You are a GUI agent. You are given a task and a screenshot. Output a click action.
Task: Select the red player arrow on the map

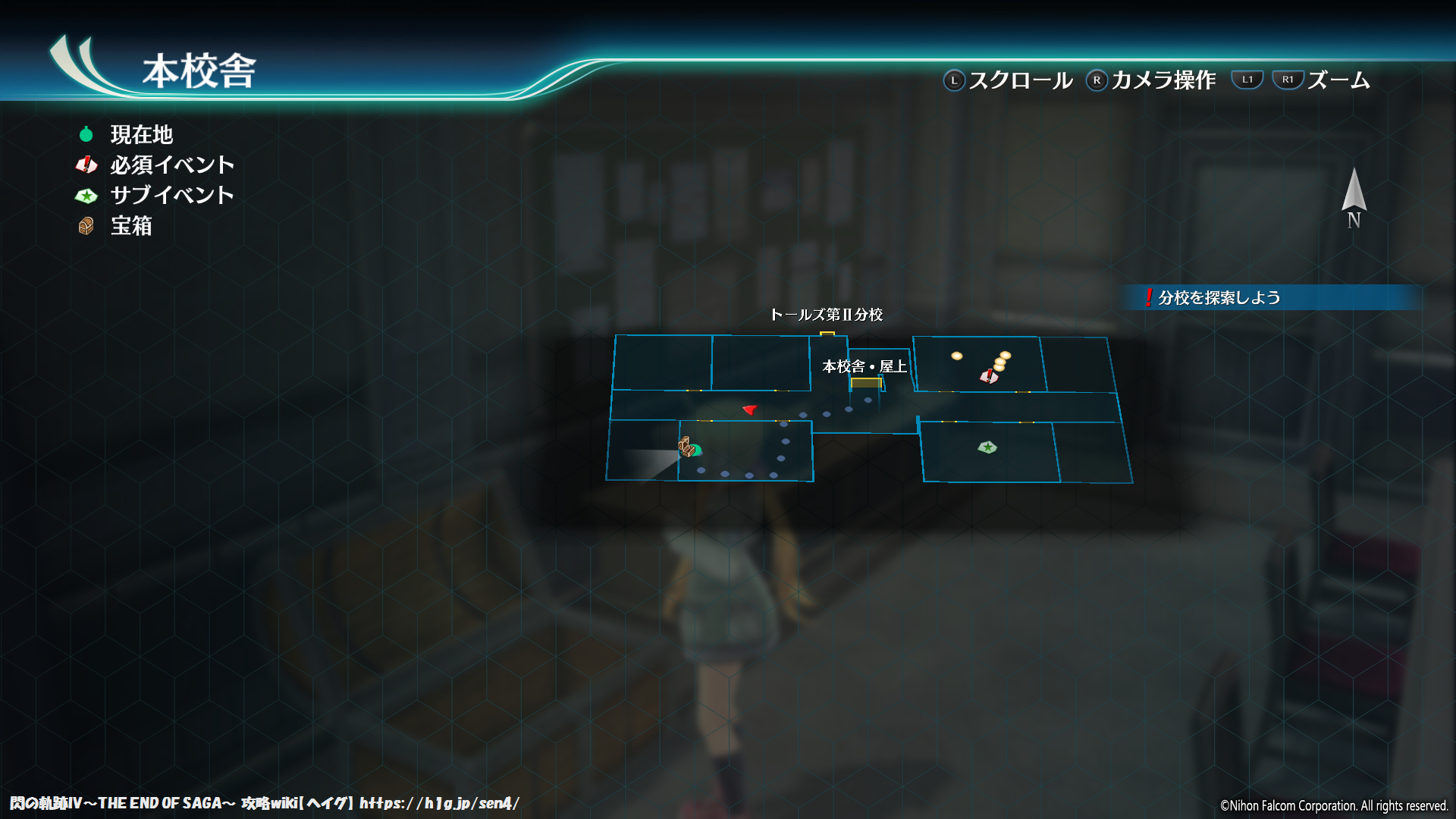748,411
